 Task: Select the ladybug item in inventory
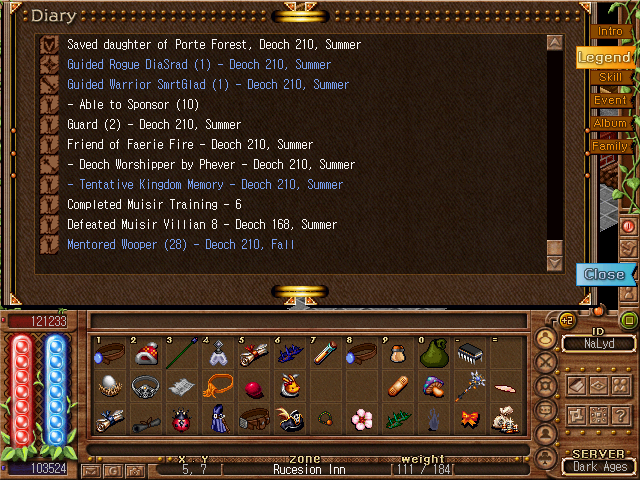tap(181, 420)
